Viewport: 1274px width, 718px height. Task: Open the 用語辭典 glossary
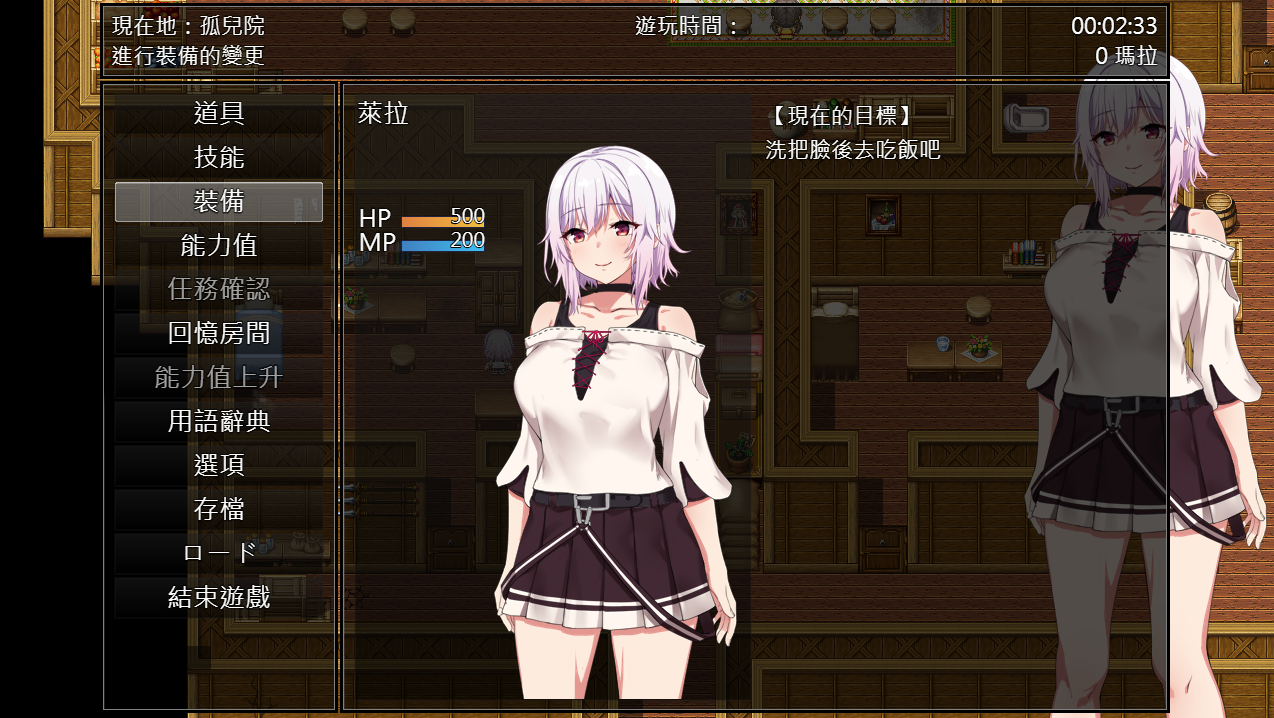pyautogui.click(x=219, y=422)
